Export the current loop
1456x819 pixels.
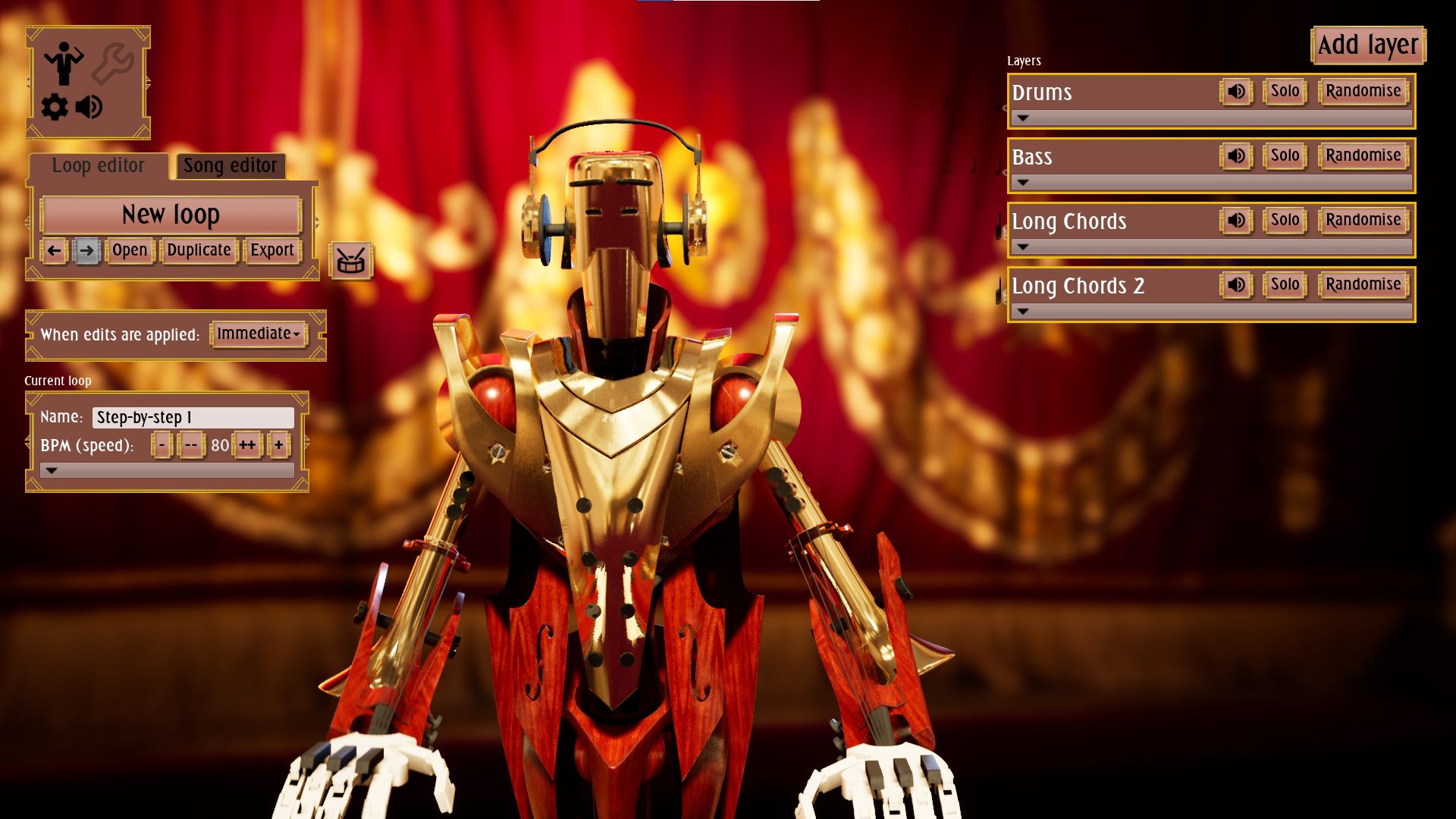coord(271,250)
